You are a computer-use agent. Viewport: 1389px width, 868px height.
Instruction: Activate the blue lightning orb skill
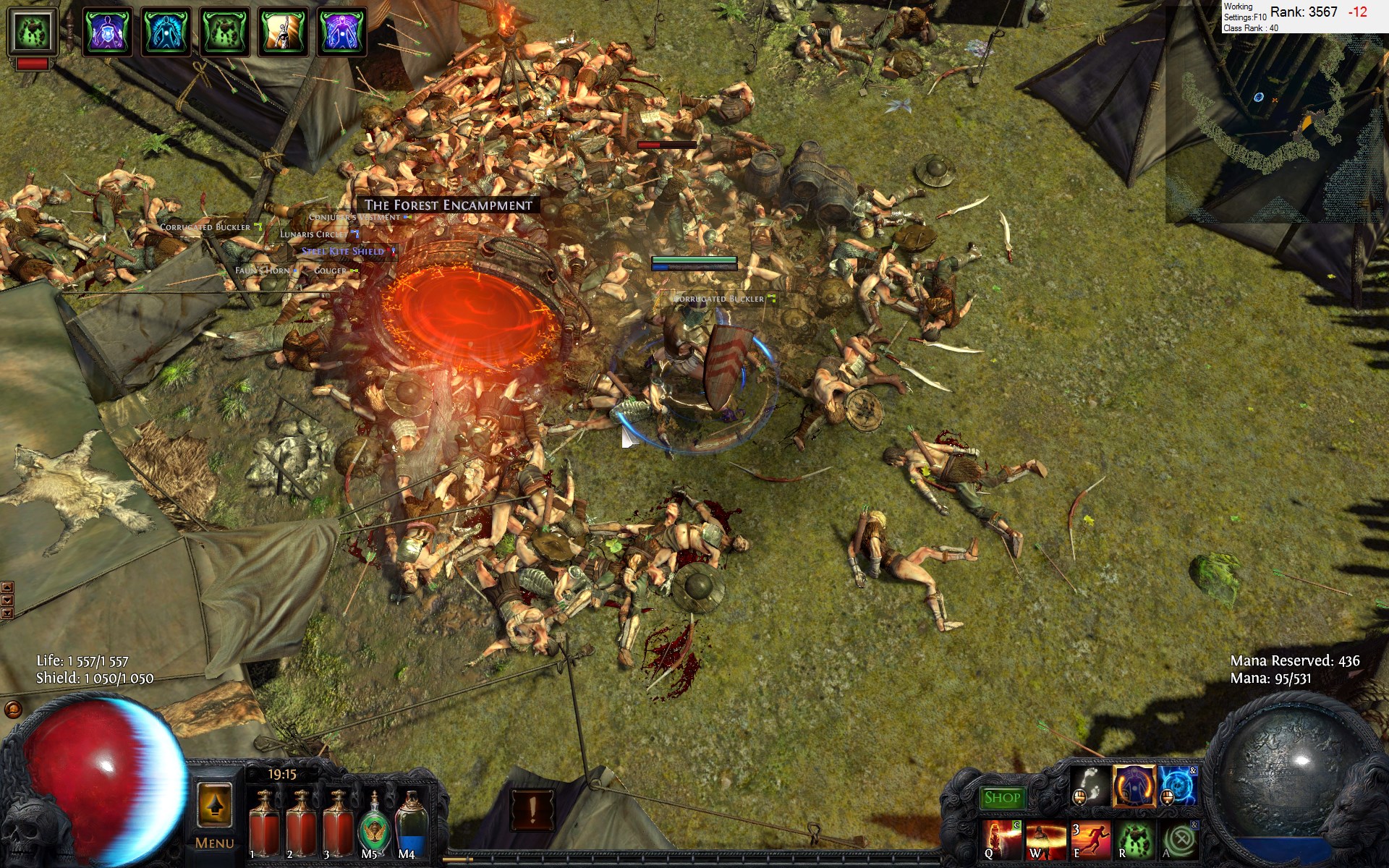pos(1177,786)
